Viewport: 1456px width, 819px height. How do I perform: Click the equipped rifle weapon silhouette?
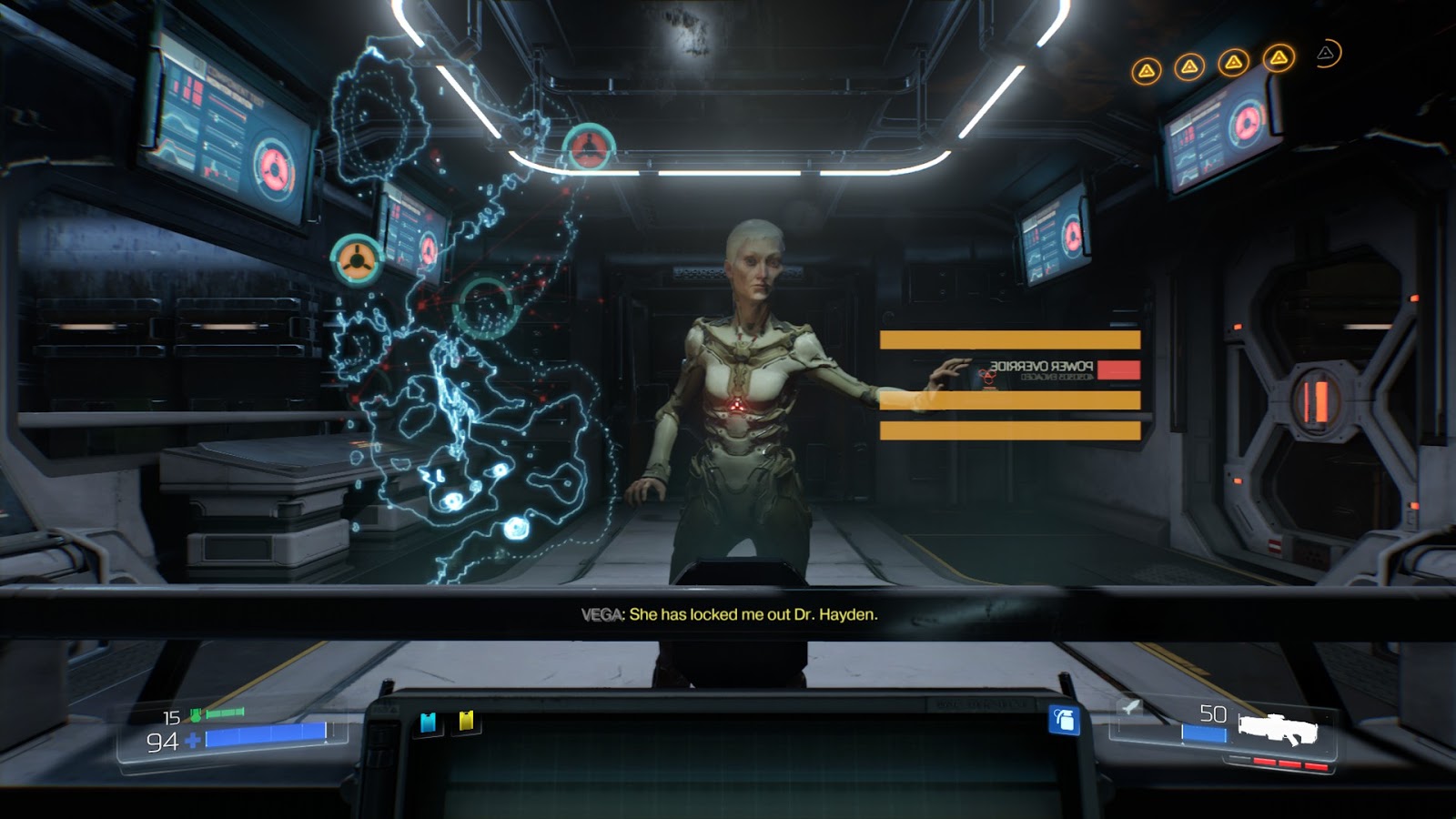(1278, 729)
